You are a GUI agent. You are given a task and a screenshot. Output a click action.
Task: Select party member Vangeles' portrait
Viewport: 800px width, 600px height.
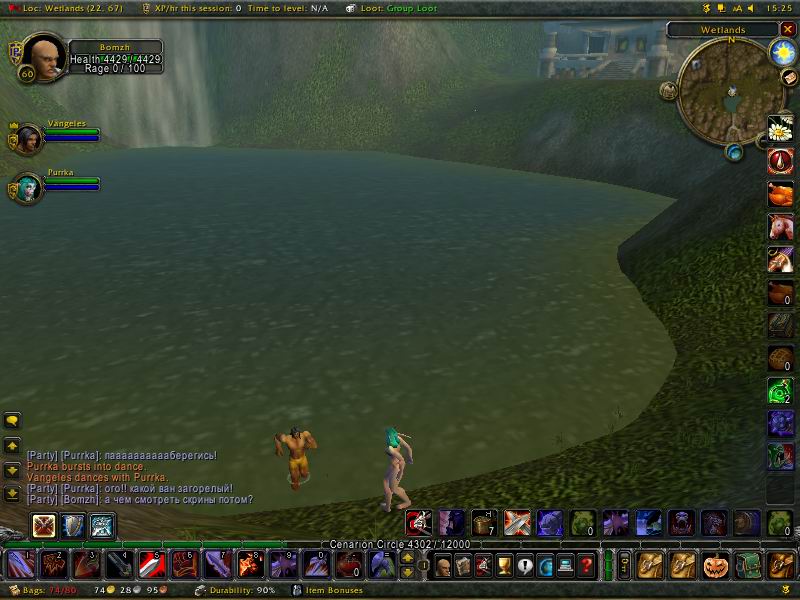(28, 139)
